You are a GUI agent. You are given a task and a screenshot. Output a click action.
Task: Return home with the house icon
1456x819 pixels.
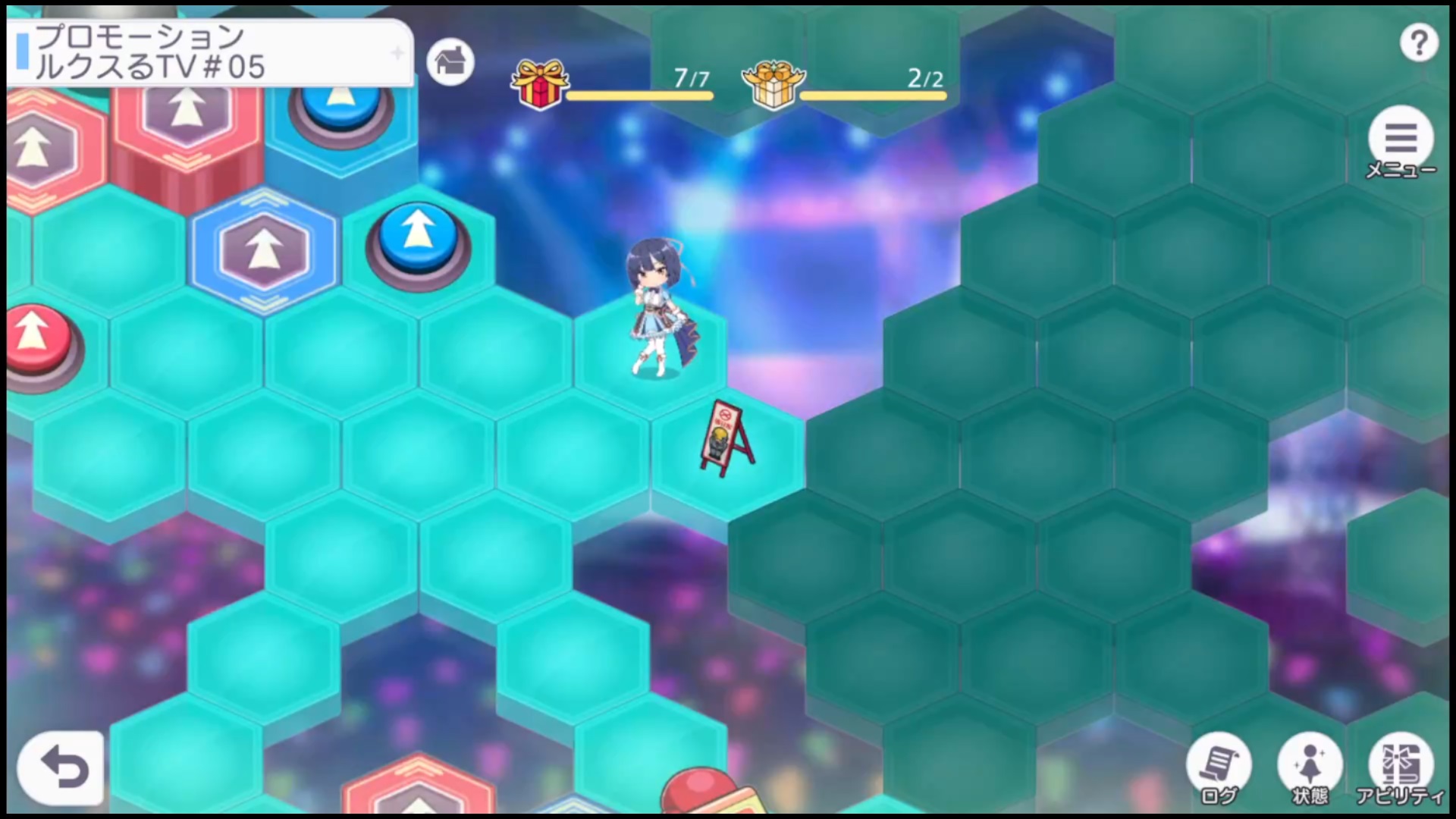tap(450, 61)
